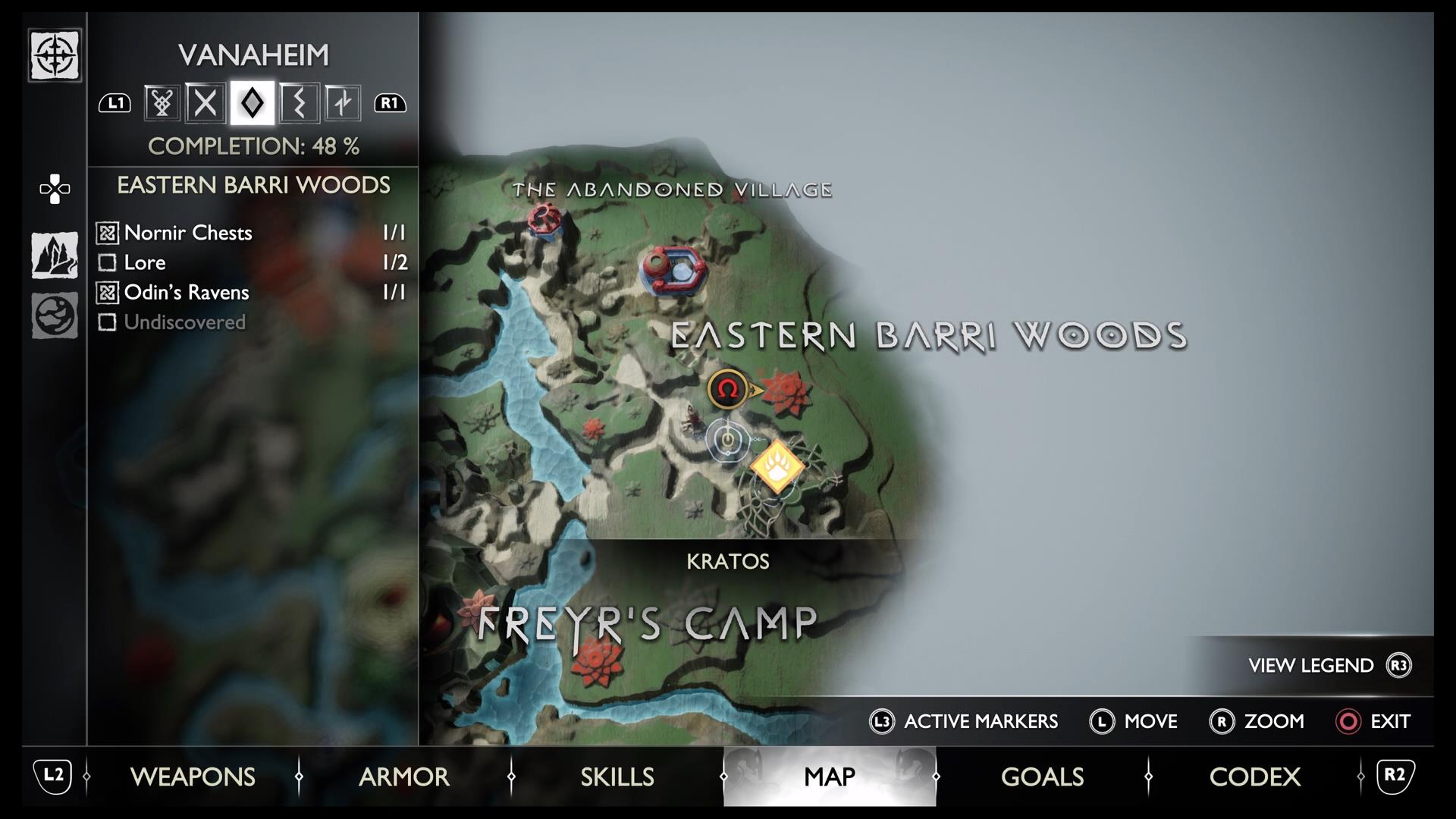Switch to the Weapons tab
Viewport: 1456px width, 819px height.
point(193,777)
